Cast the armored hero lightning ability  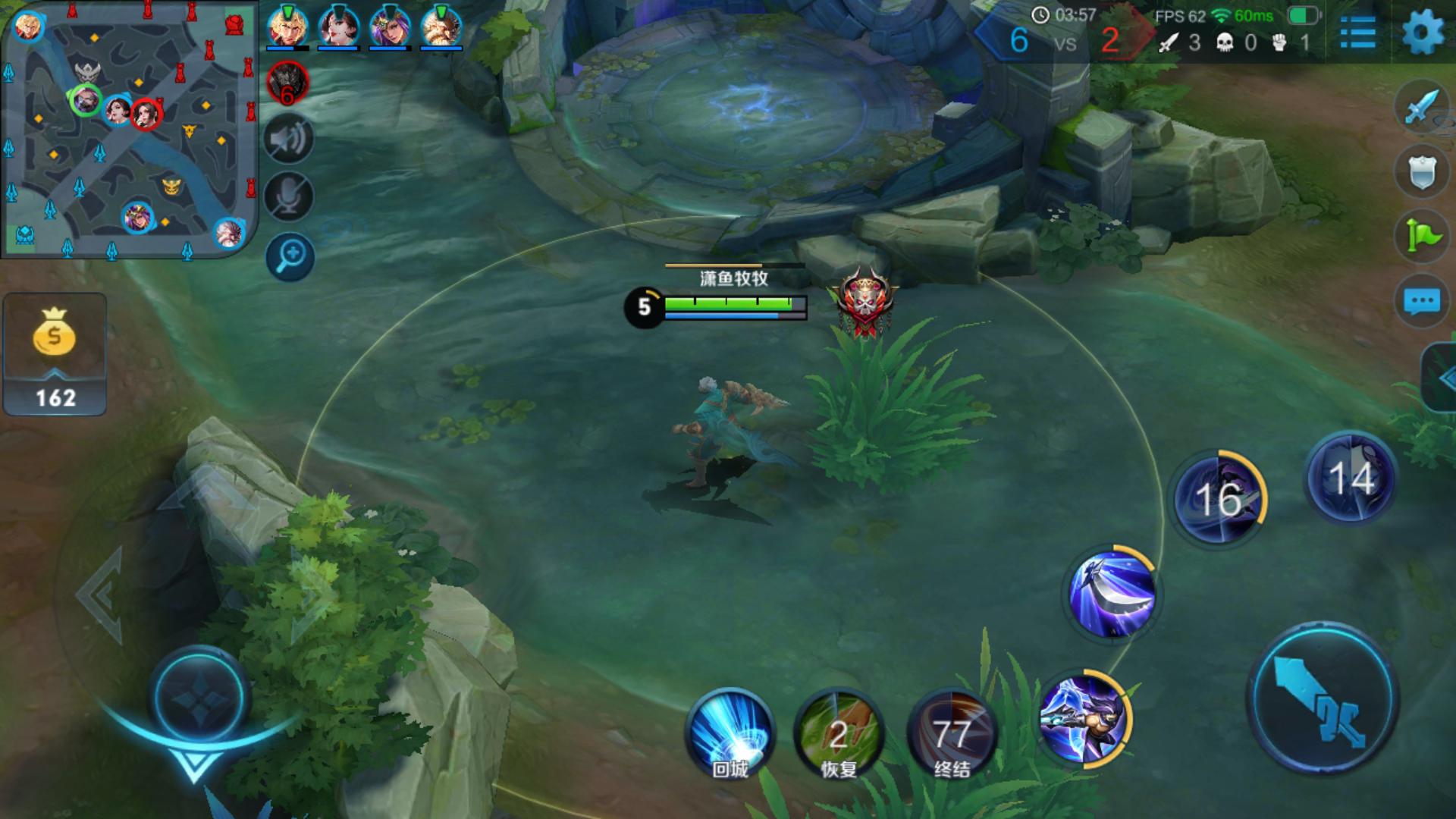[1083, 717]
